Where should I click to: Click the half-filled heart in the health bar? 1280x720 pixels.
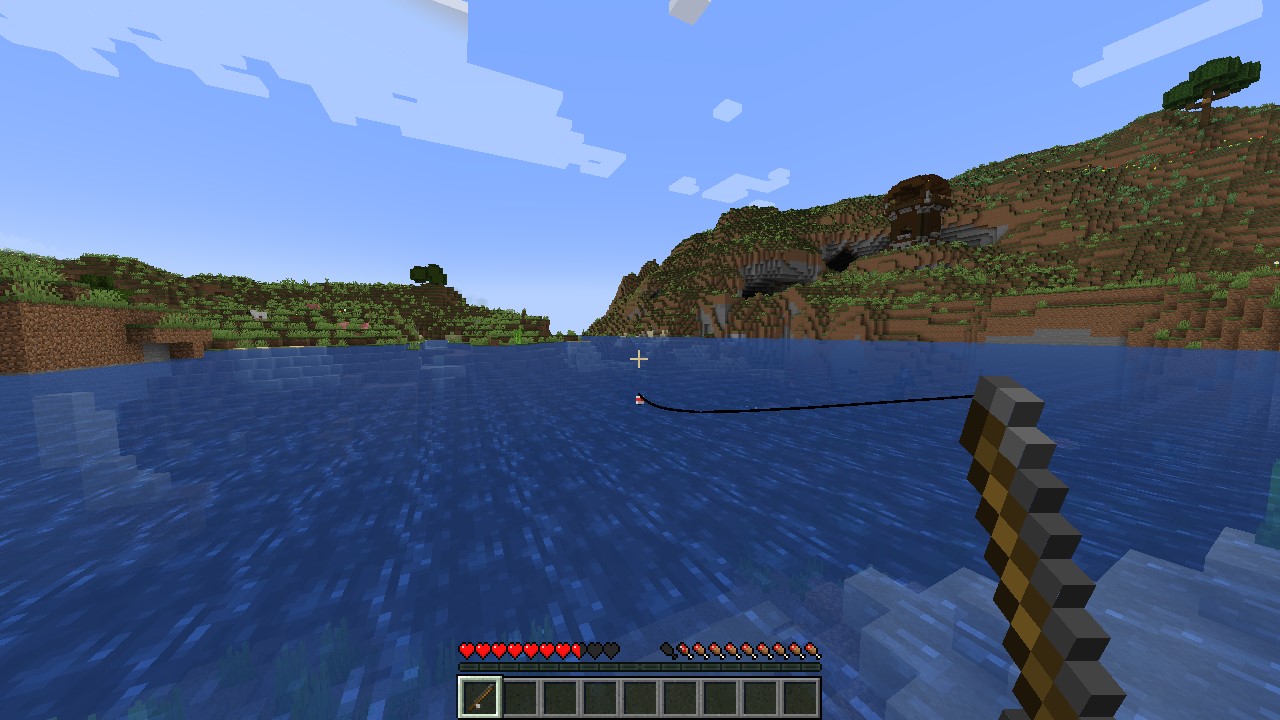[x=575, y=650]
